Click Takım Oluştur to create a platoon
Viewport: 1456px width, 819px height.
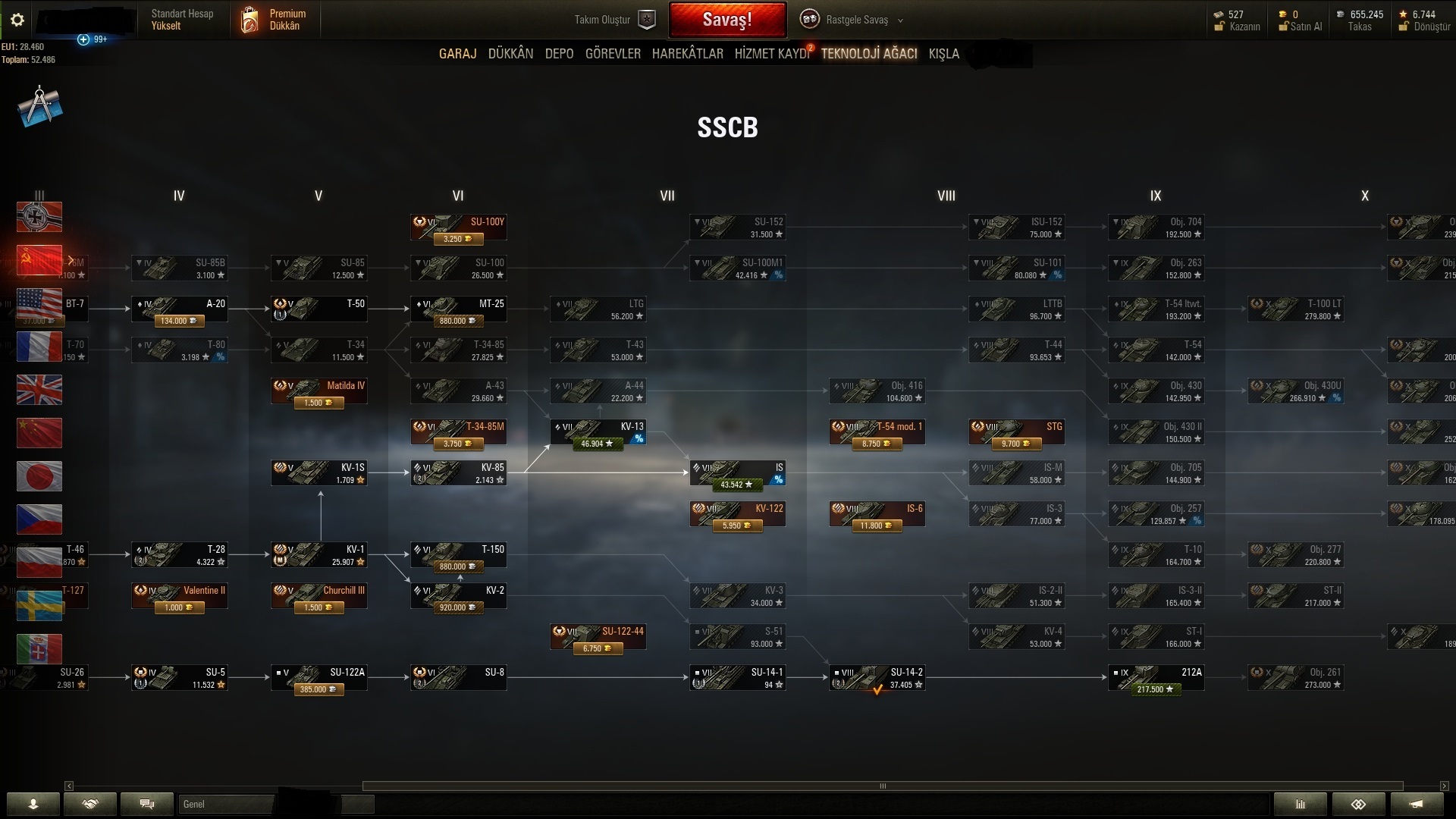(614, 20)
